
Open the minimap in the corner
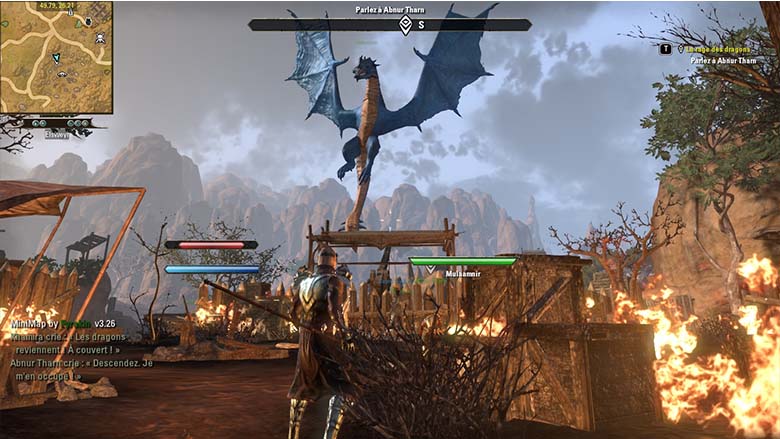click(x=56, y=57)
